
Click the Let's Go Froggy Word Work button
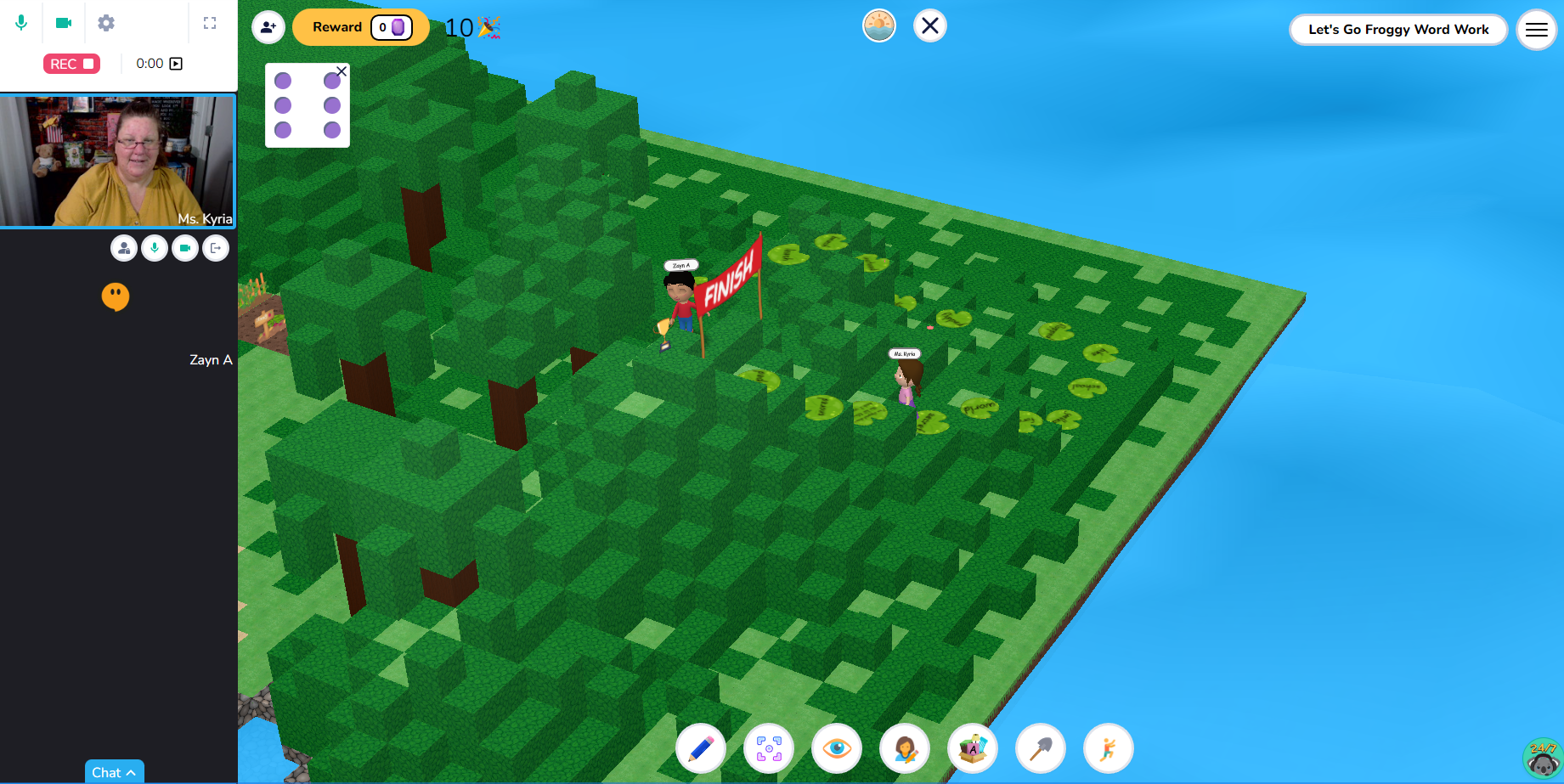1398,29
